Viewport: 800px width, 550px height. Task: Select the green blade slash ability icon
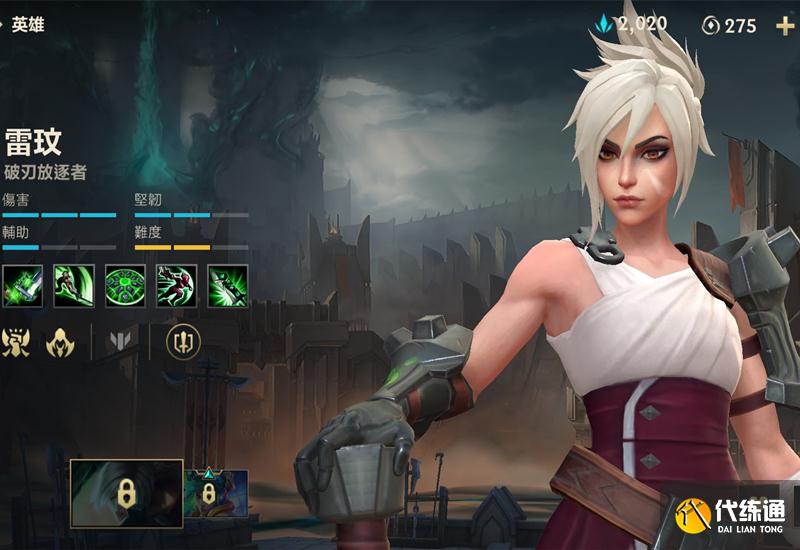[74, 286]
